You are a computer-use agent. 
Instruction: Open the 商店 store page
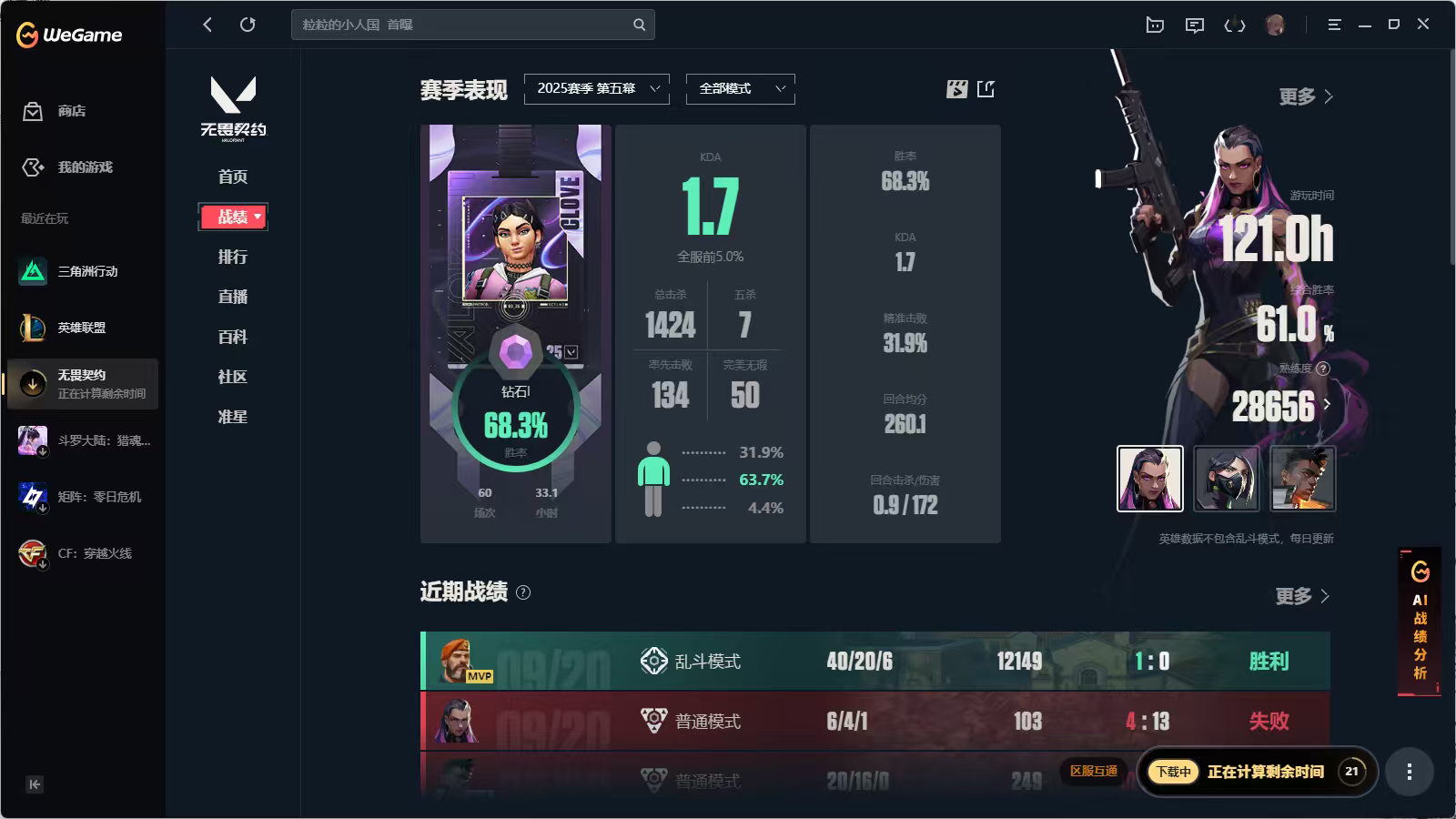pos(71,111)
